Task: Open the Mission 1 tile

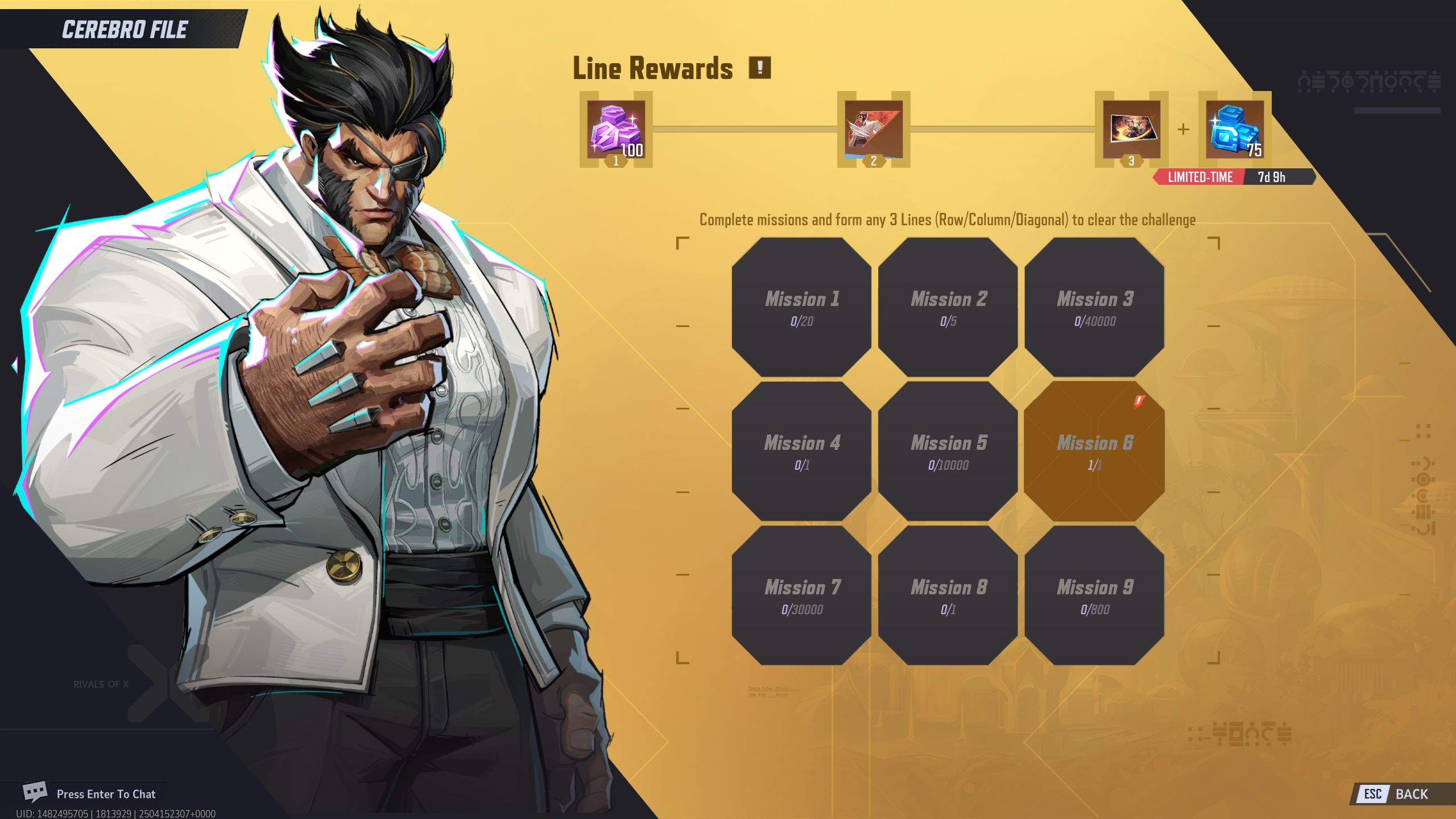Action: (x=801, y=307)
